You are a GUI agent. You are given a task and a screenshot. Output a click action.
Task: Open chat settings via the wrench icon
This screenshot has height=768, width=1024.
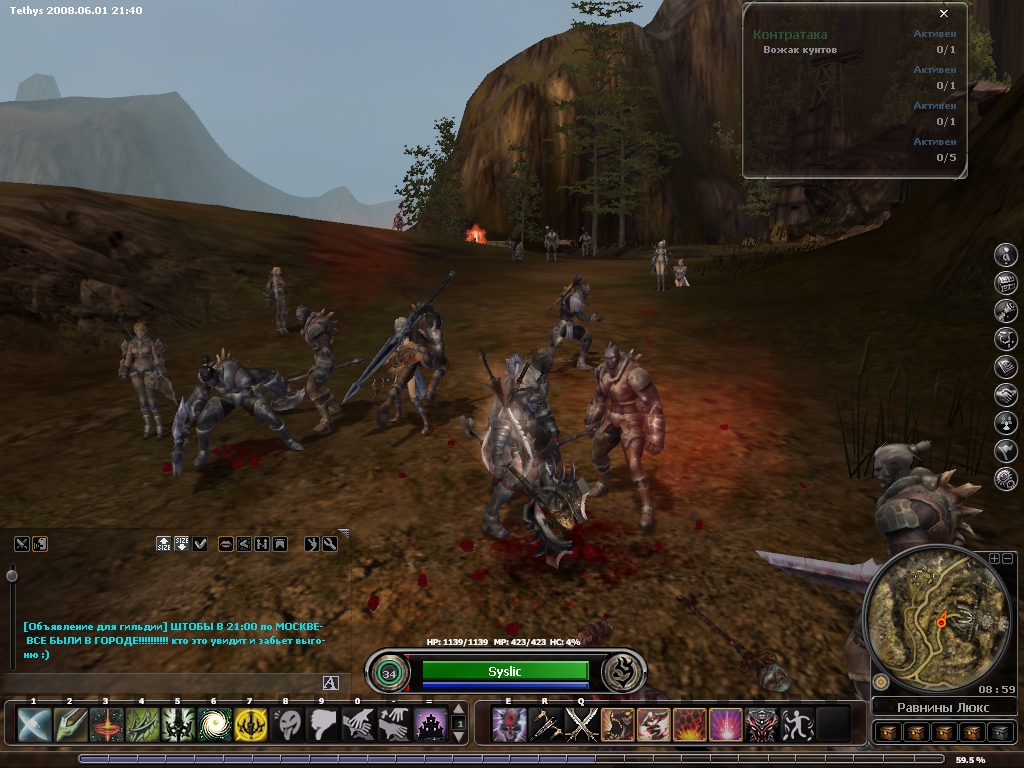(330, 544)
